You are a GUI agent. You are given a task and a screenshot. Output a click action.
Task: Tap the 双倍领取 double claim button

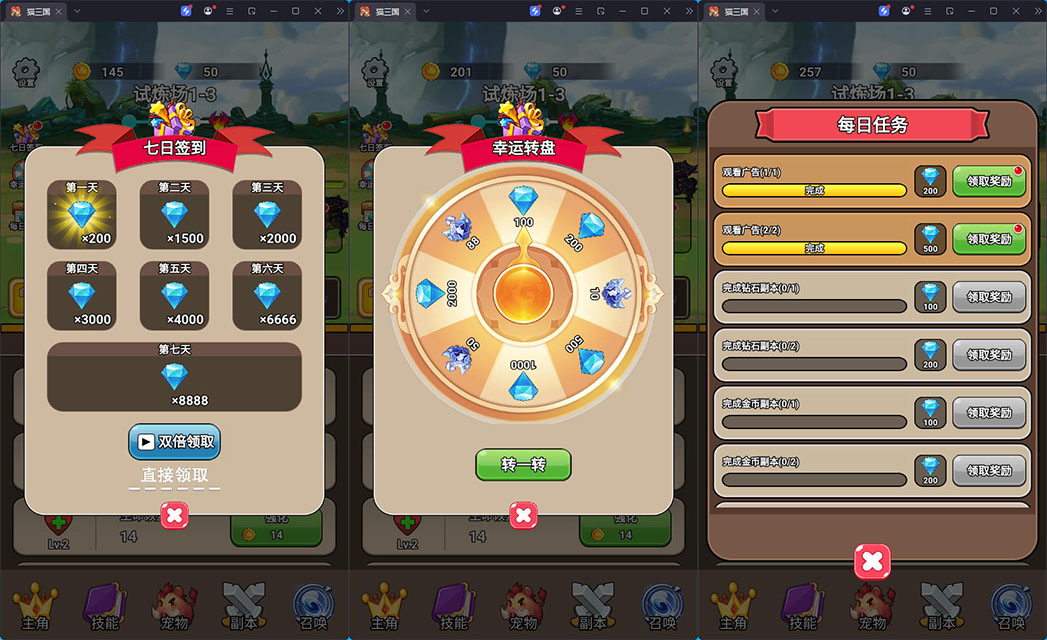tap(174, 442)
